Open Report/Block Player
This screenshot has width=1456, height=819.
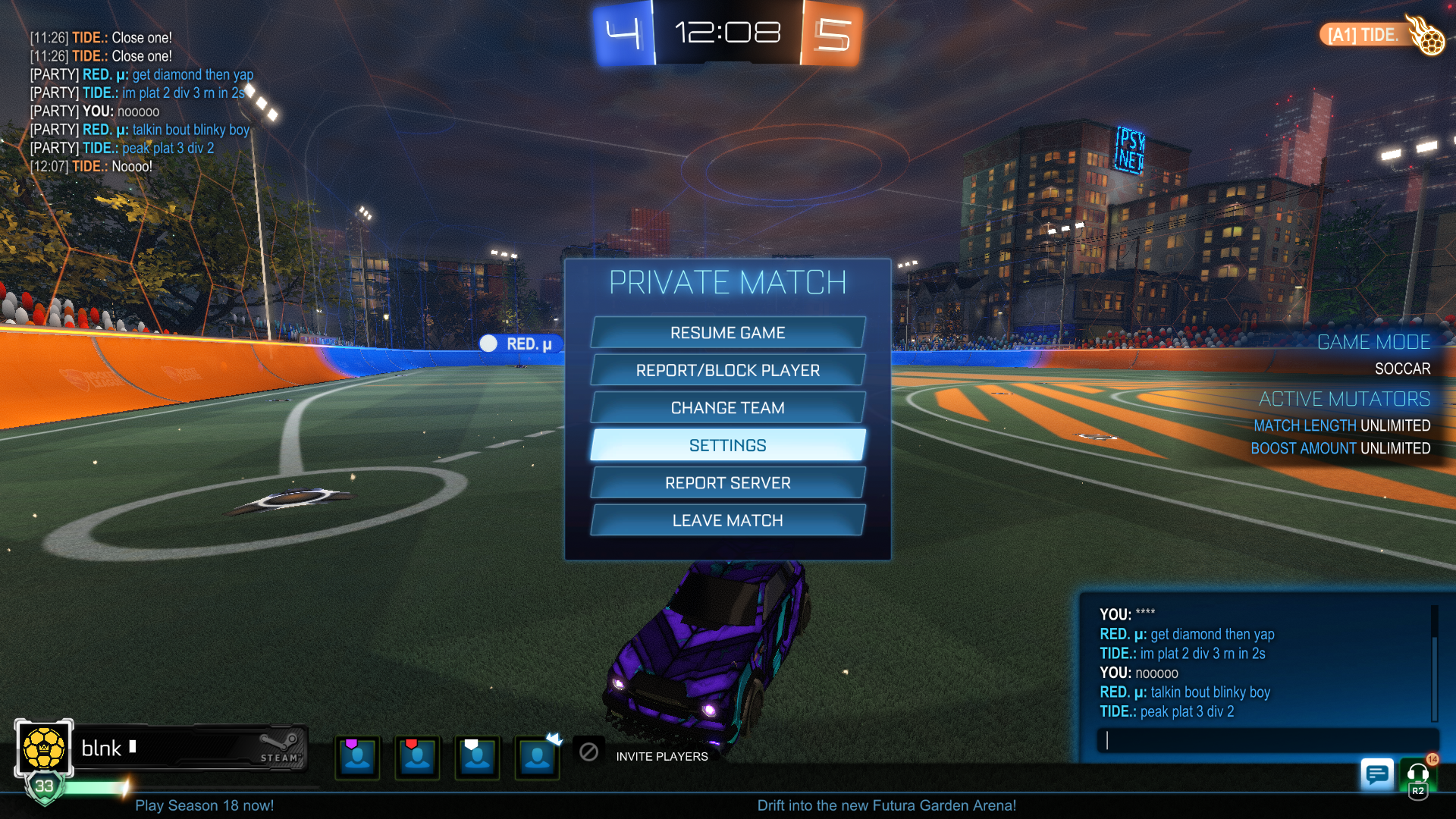click(727, 370)
